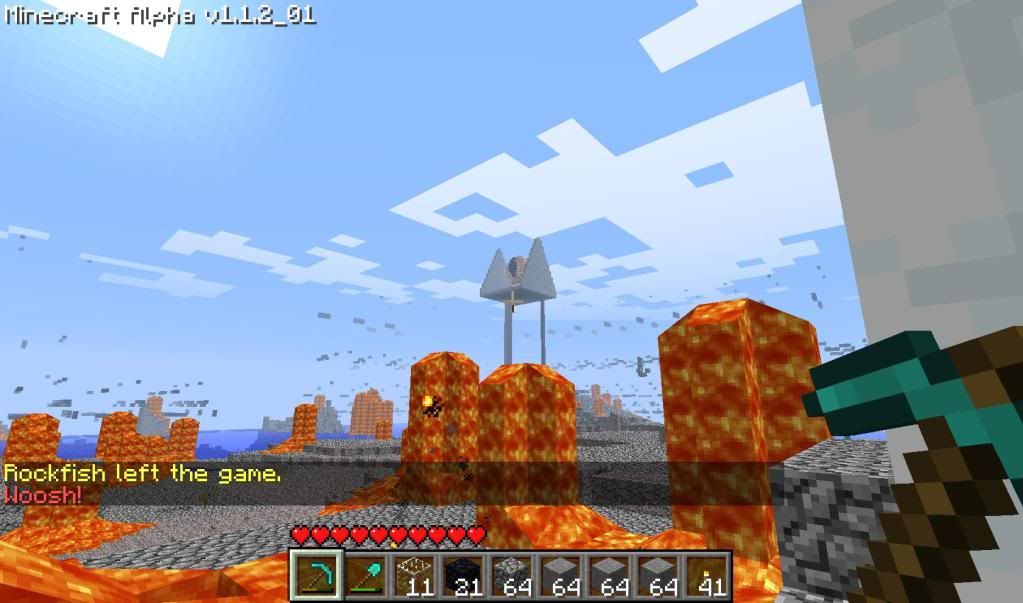Choose the glass block stack of 11
Image resolution: width=1023 pixels, height=603 pixels.
(x=412, y=576)
